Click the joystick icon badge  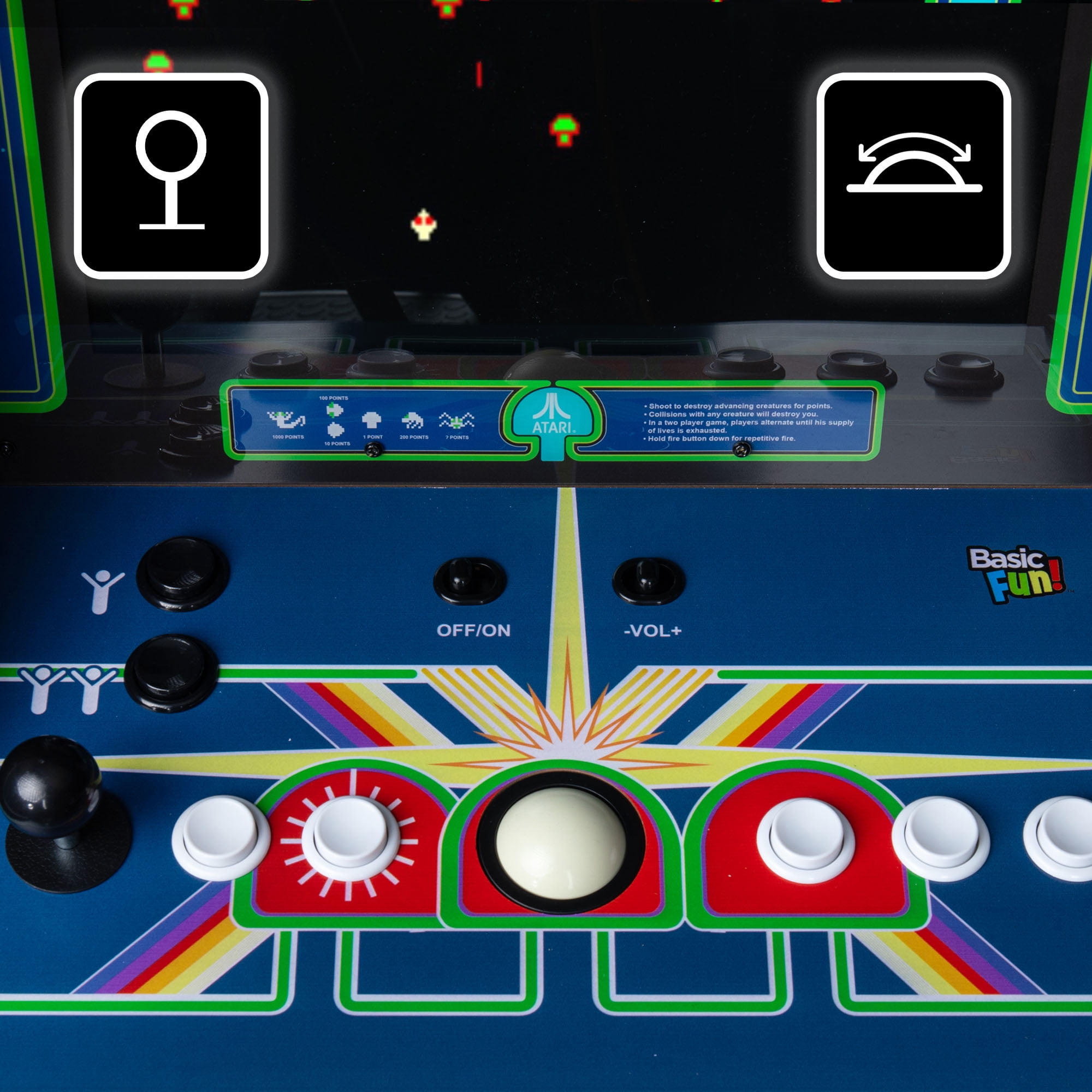pyautogui.click(x=171, y=176)
